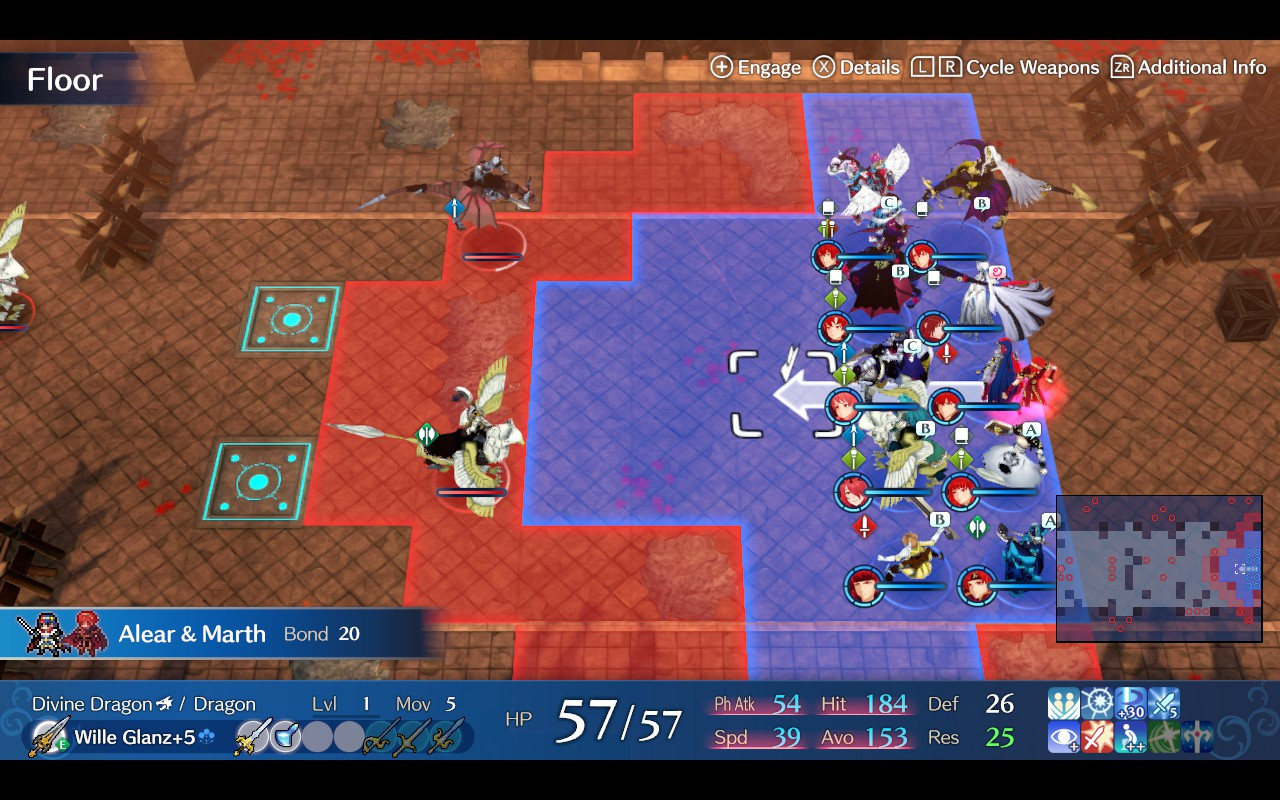
Task: Click the HP 57/57 bar display
Action: [589, 718]
